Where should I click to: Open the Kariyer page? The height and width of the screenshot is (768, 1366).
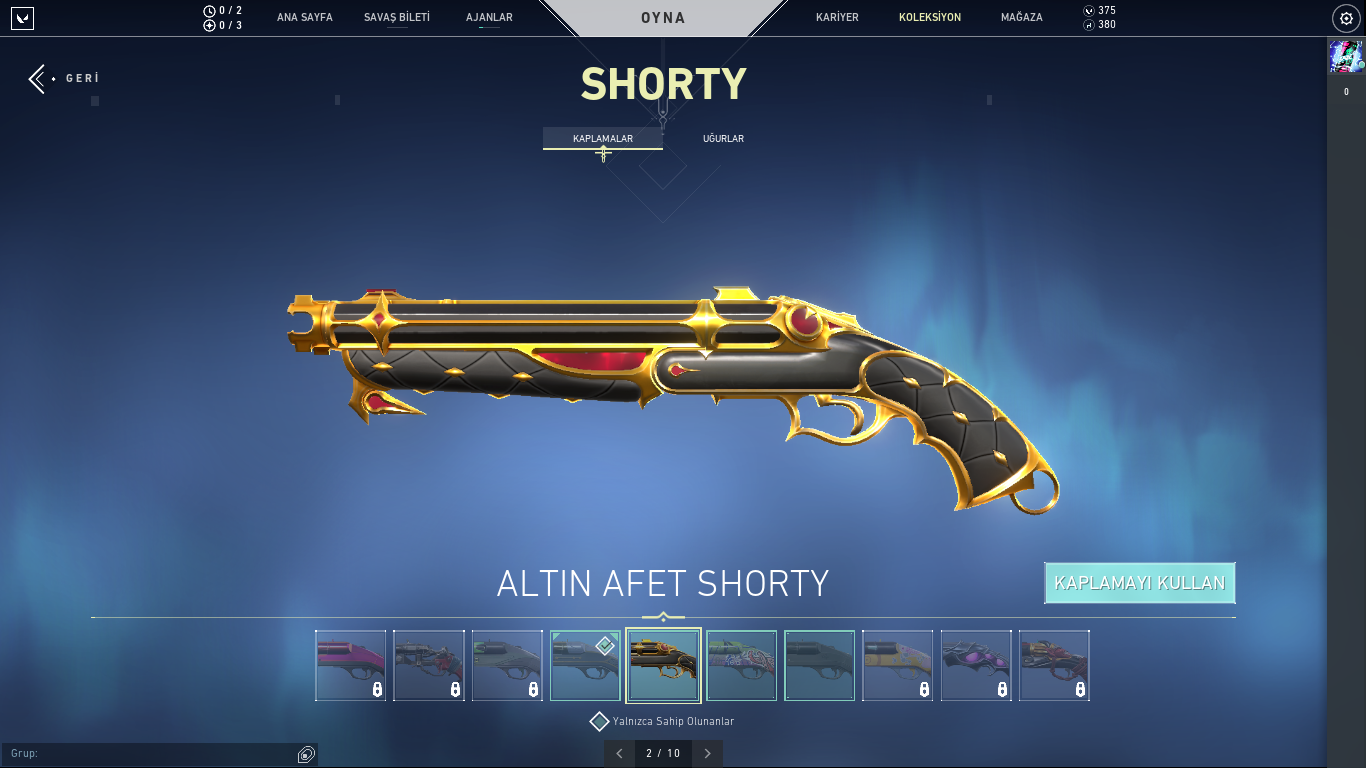click(x=837, y=17)
